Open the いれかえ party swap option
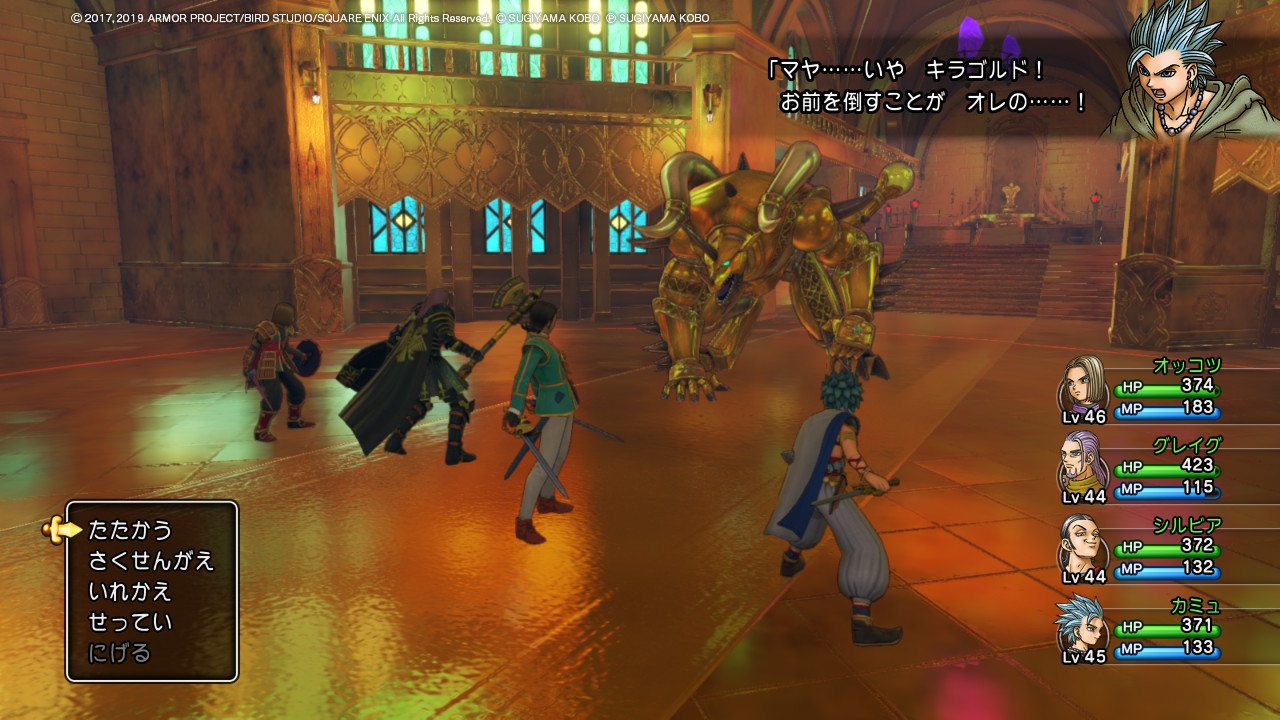1280x720 pixels. 131,591
